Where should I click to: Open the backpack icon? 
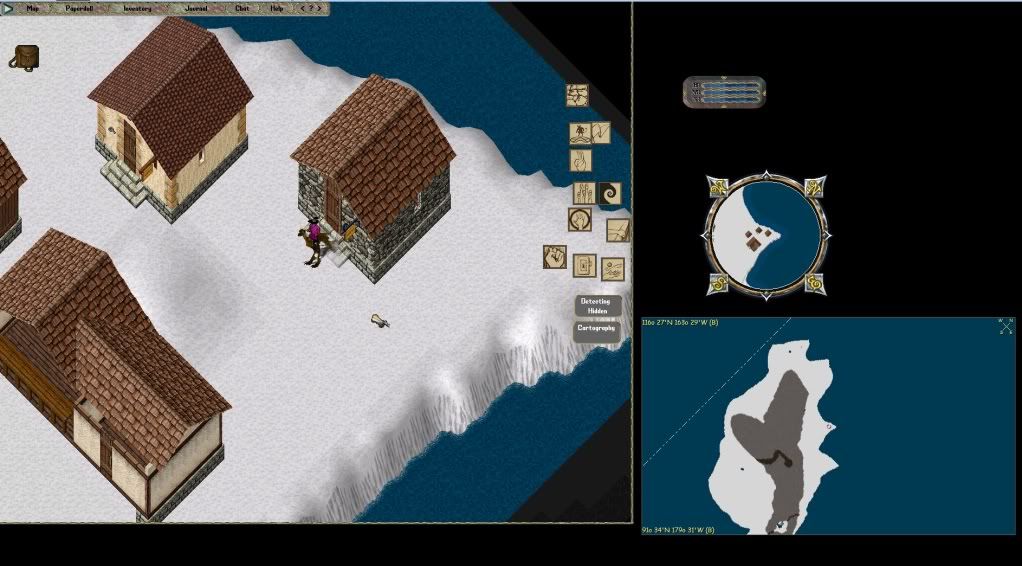coord(25,57)
